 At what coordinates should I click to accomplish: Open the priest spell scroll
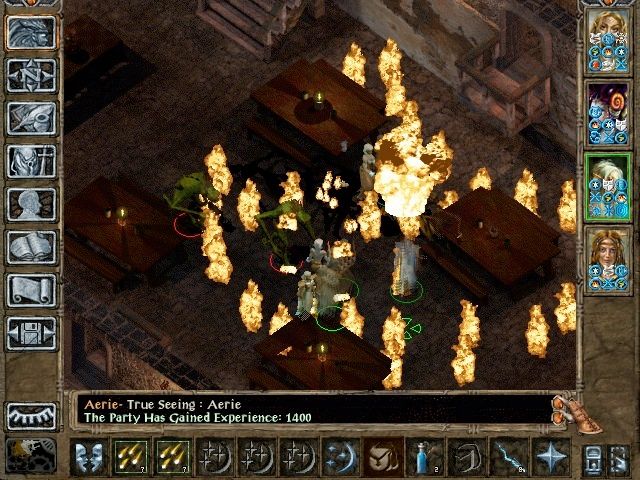pyautogui.click(x=31, y=290)
